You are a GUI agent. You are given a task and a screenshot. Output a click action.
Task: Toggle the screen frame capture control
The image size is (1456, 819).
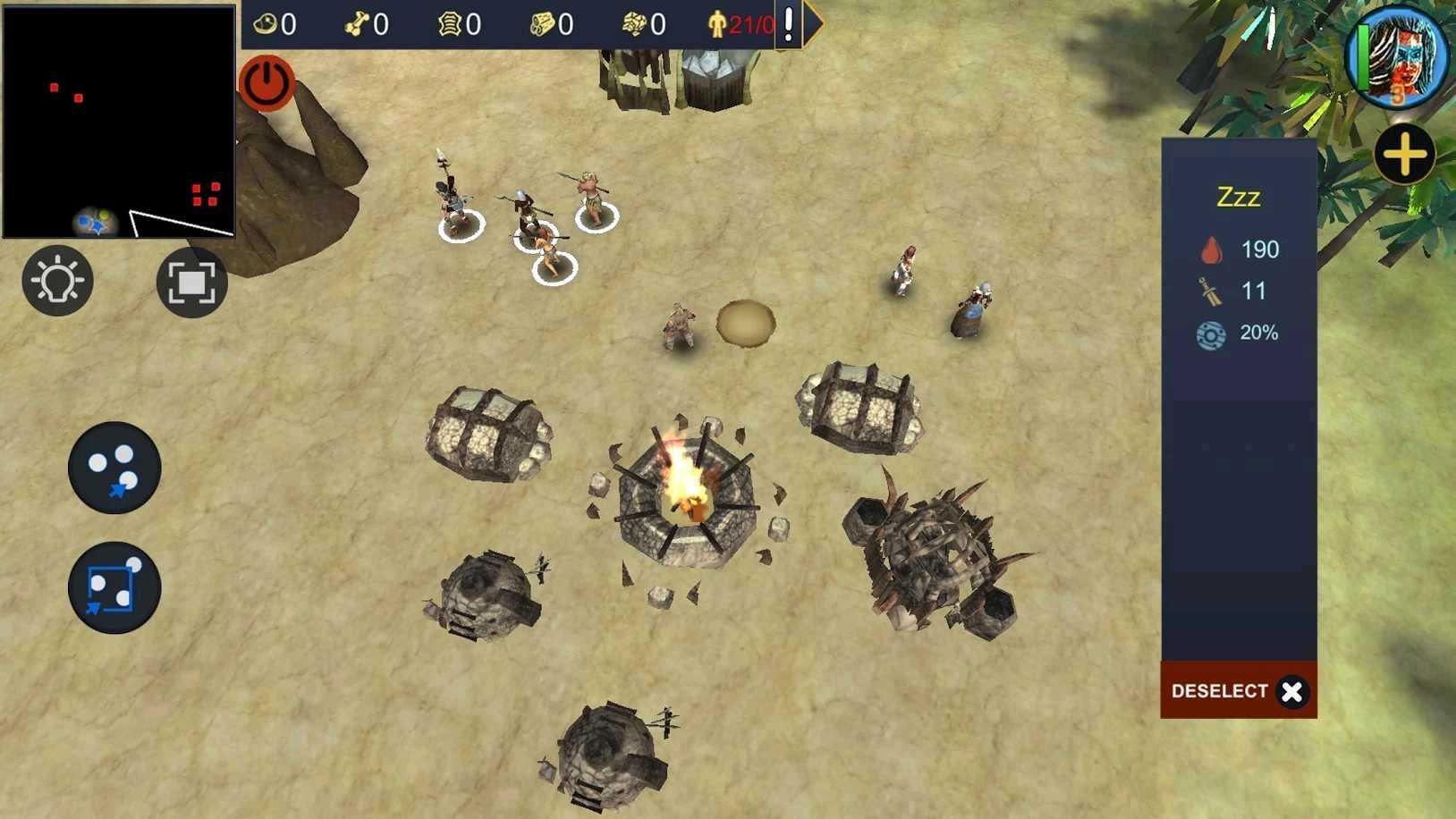pyautogui.click(x=192, y=282)
